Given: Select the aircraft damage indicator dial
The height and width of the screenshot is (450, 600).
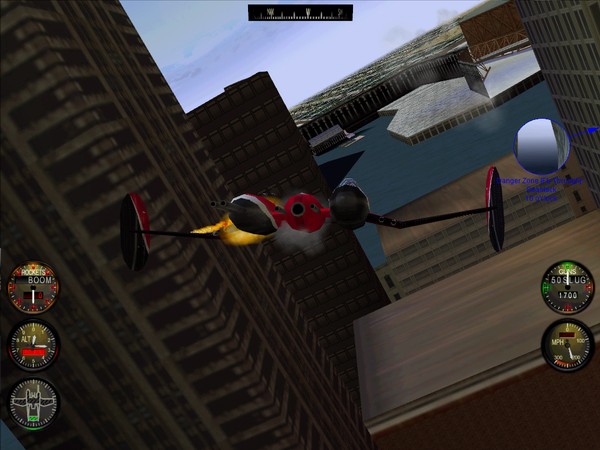Looking at the screenshot, I should [33, 404].
